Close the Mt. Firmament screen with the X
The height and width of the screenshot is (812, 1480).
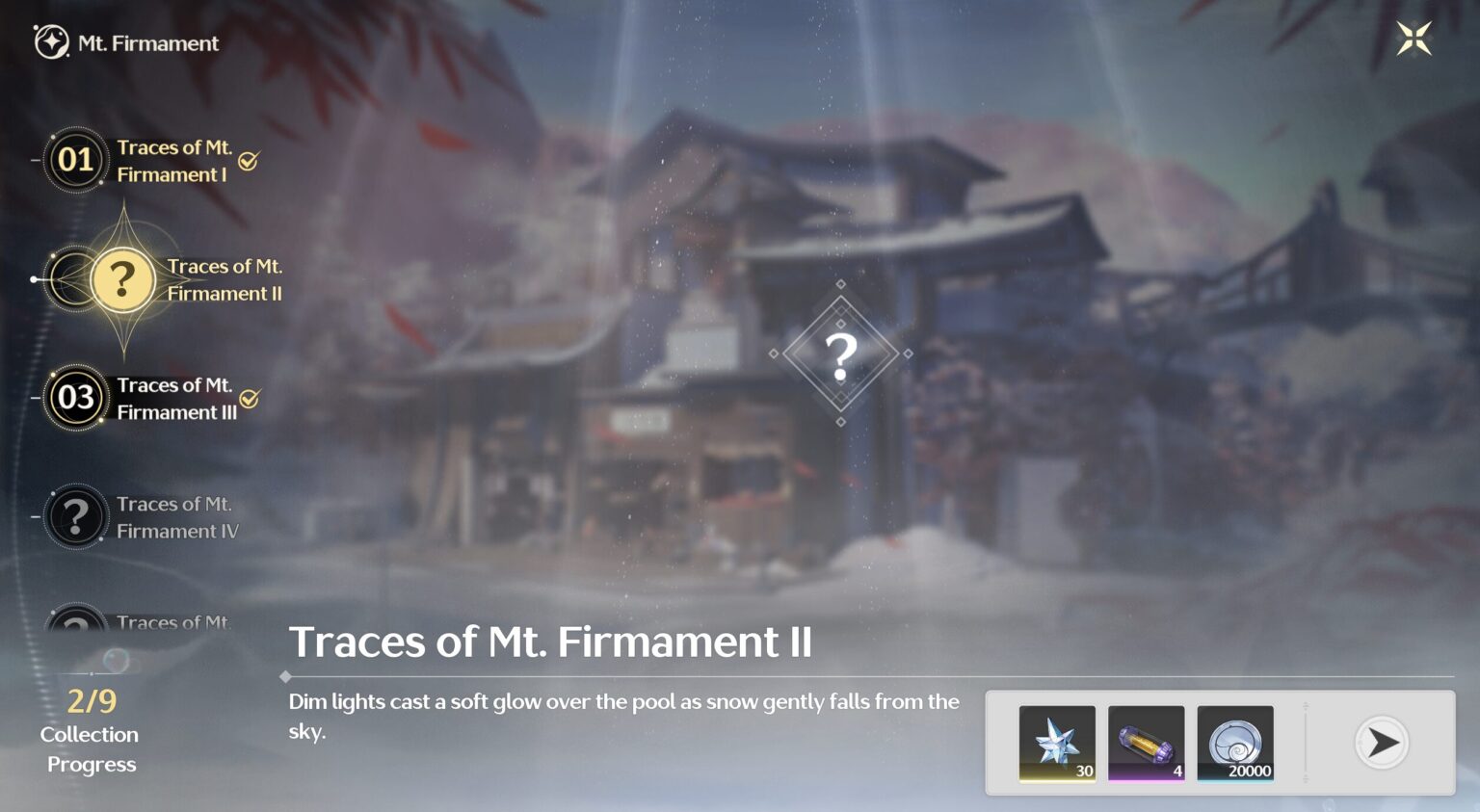[1414, 38]
